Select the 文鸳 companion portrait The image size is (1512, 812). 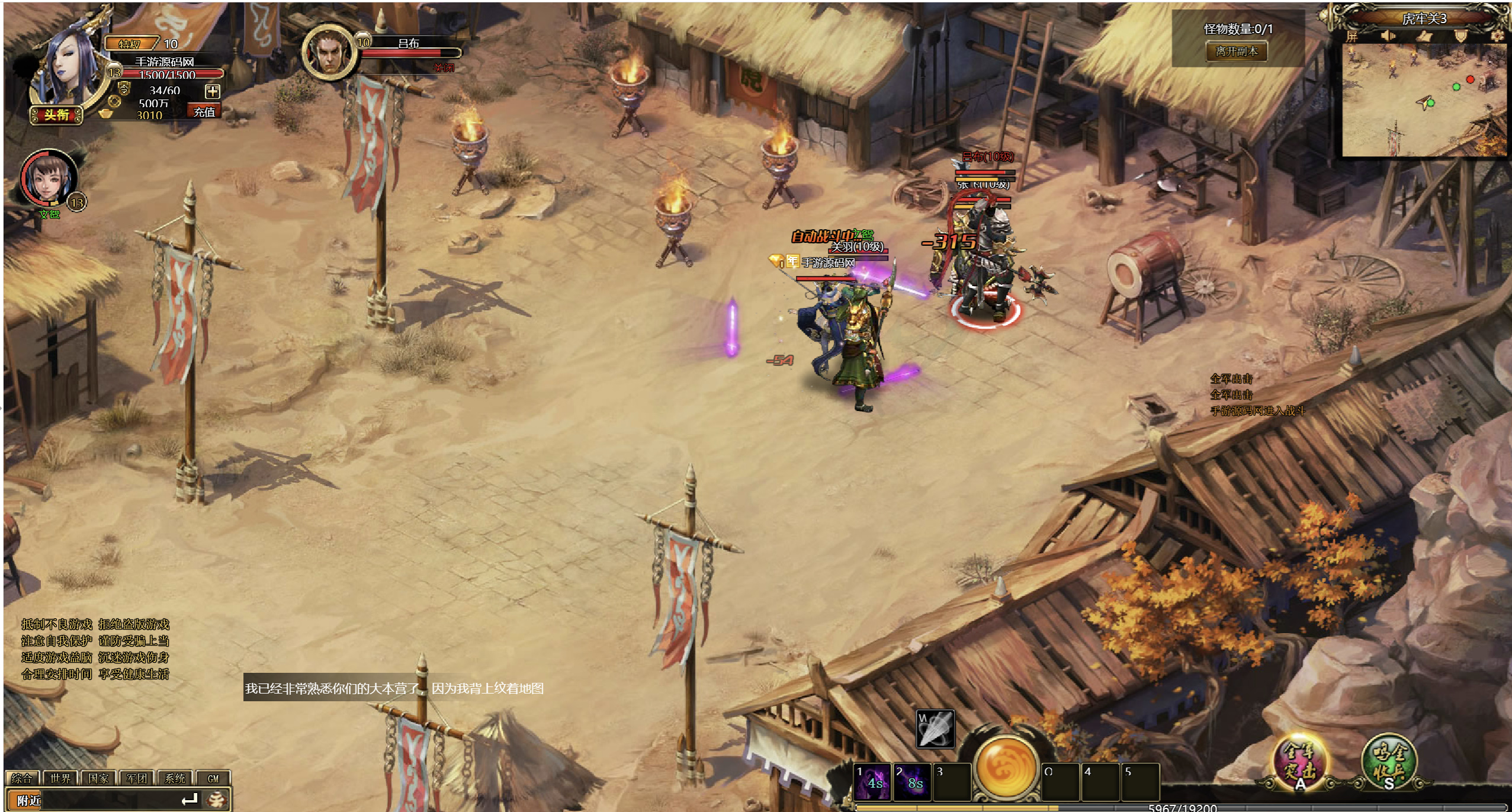point(47,178)
